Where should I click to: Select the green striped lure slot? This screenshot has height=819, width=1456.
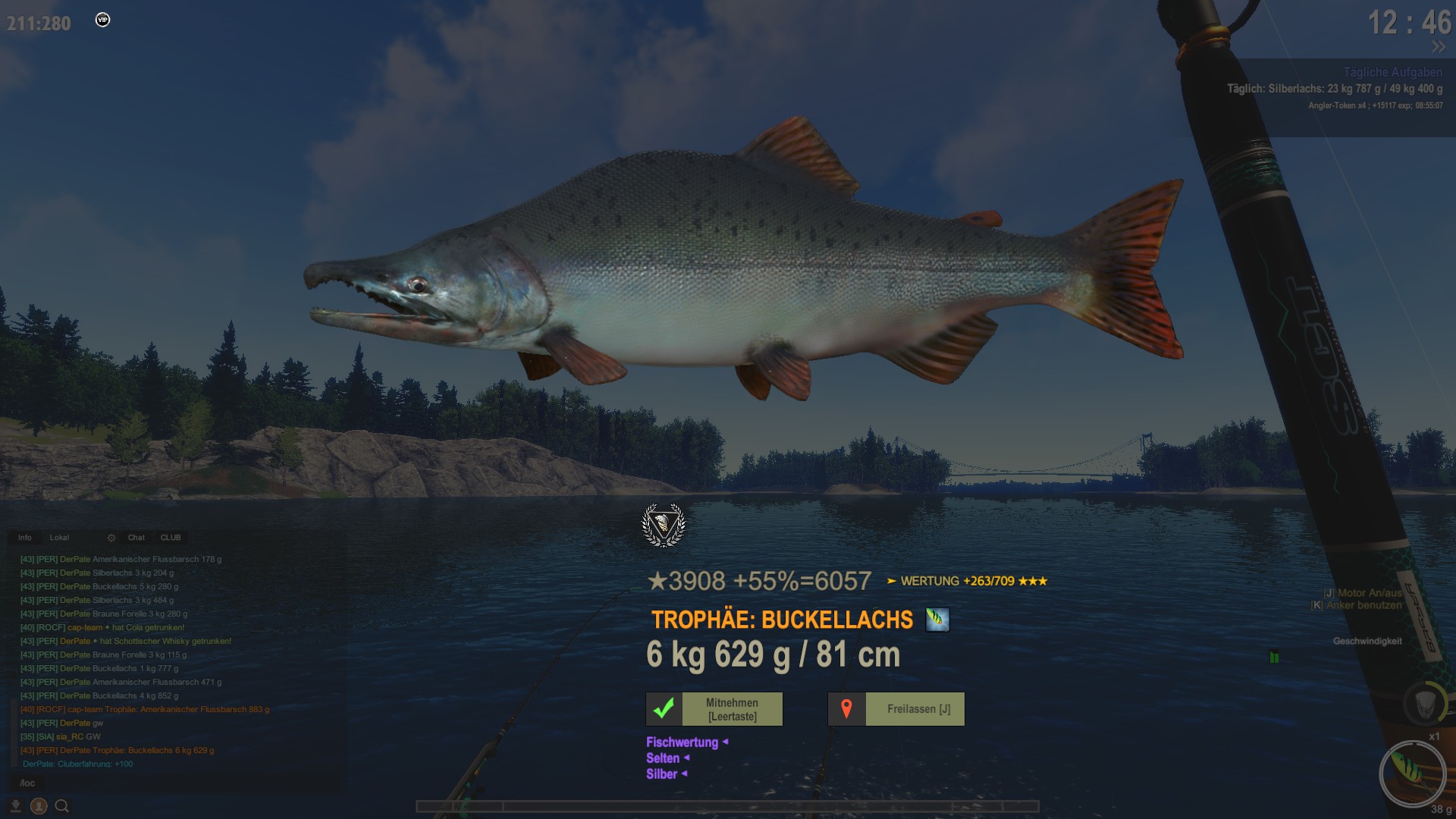(1412, 773)
